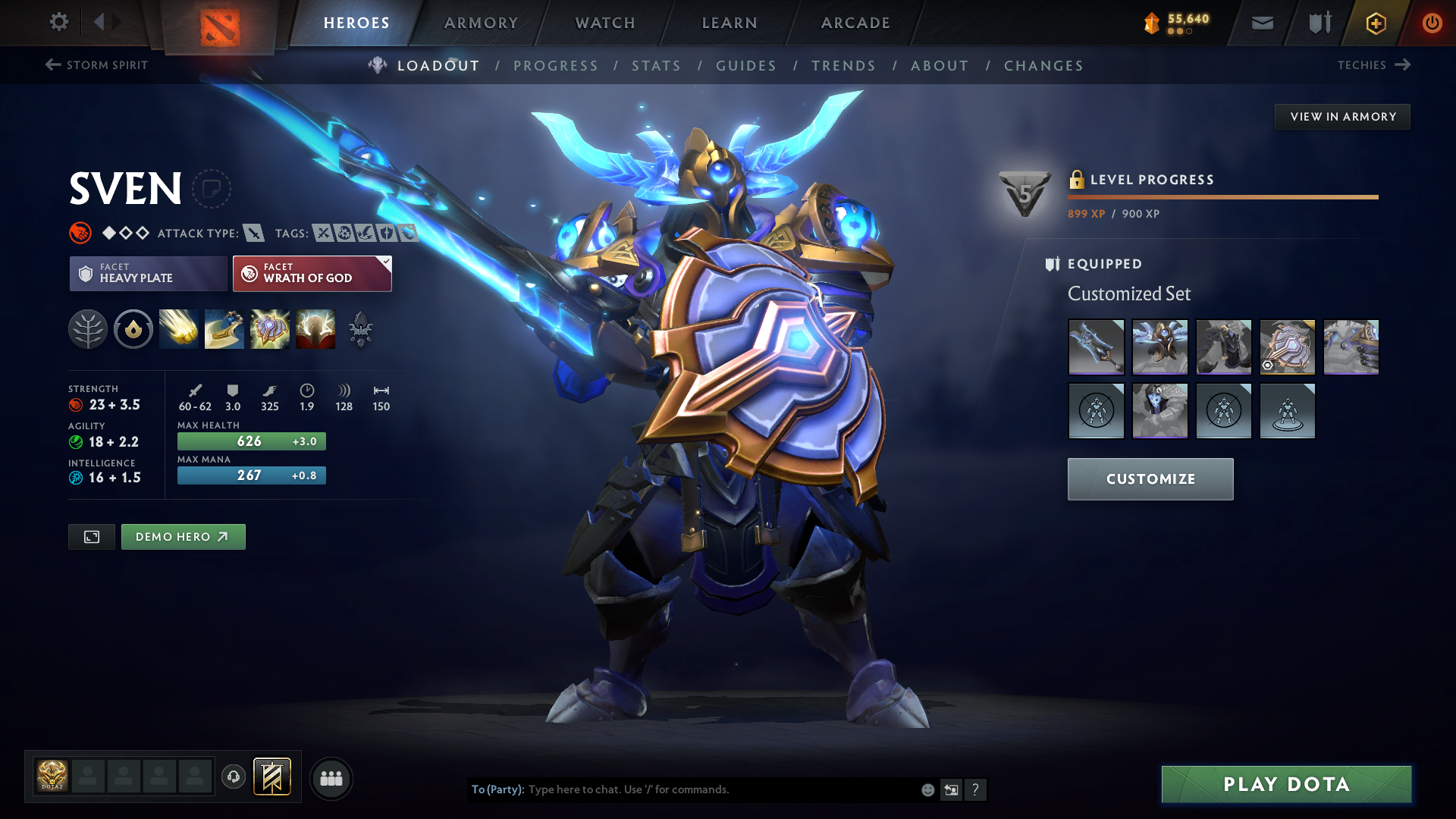Select the Heavy Plate facet

pyautogui.click(x=148, y=273)
